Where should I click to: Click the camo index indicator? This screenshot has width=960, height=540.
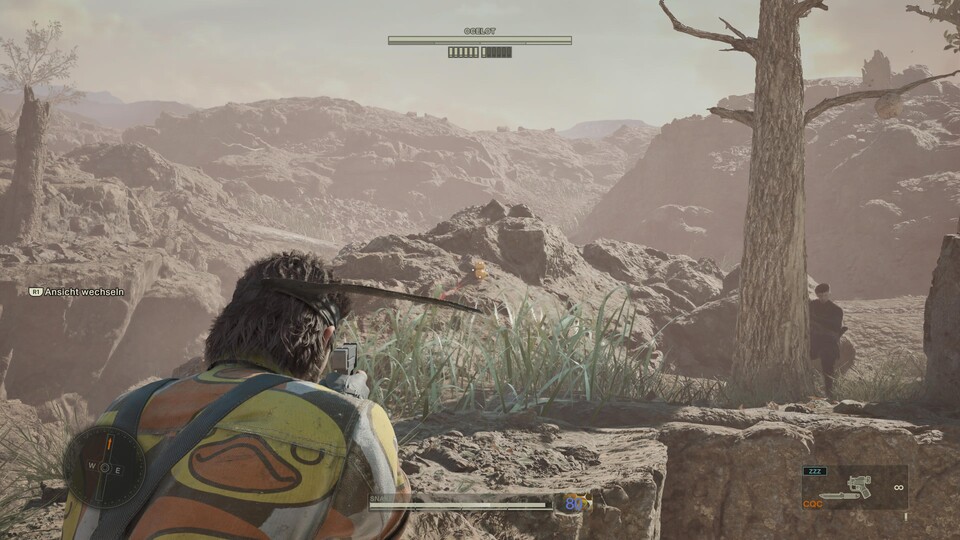(x=577, y=504)
